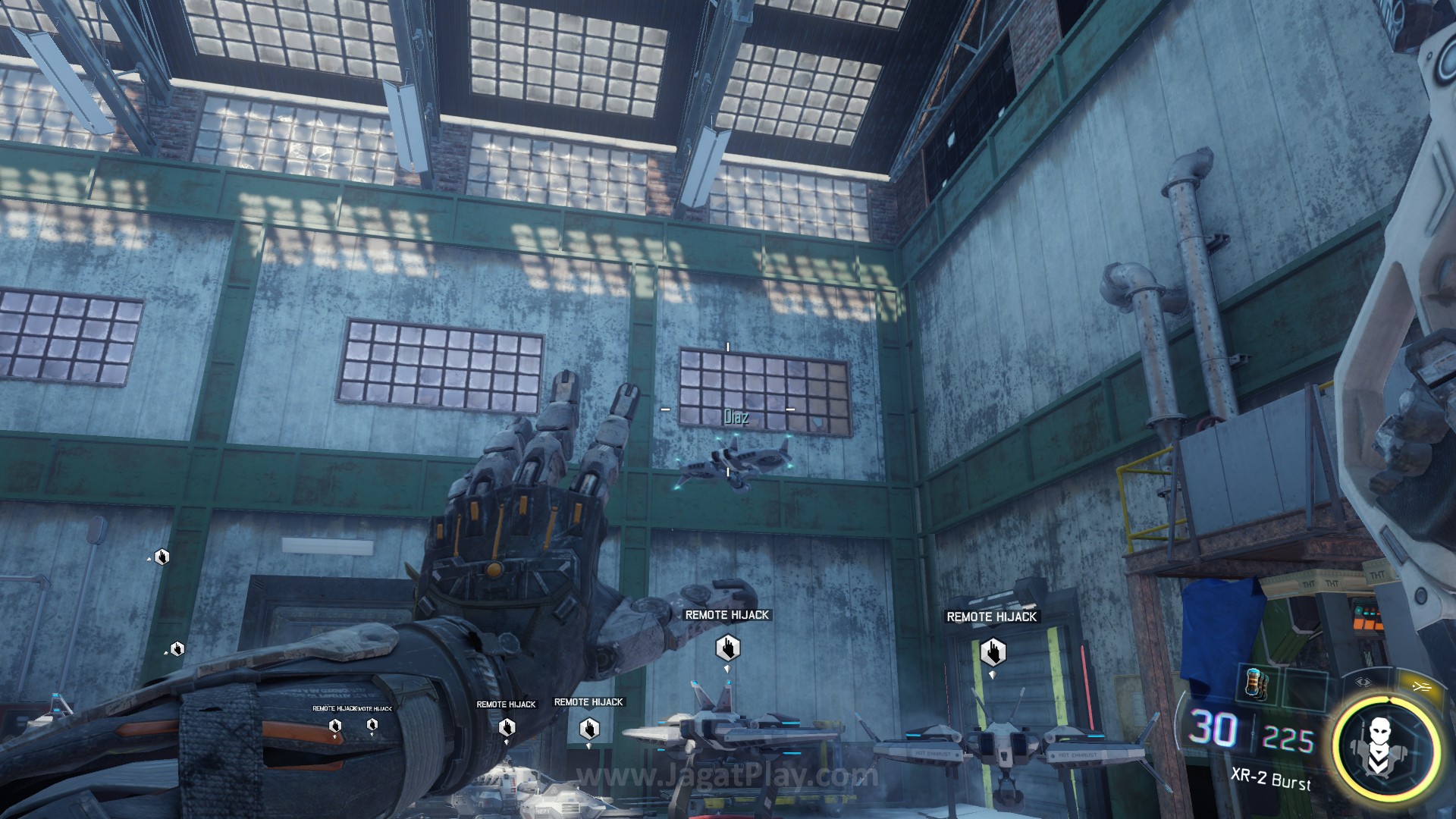This screenshot has height=819, width=1456.
Task: Click the Remote Hijack marker above the blue-lit parked jet
Action: point(727,648)
